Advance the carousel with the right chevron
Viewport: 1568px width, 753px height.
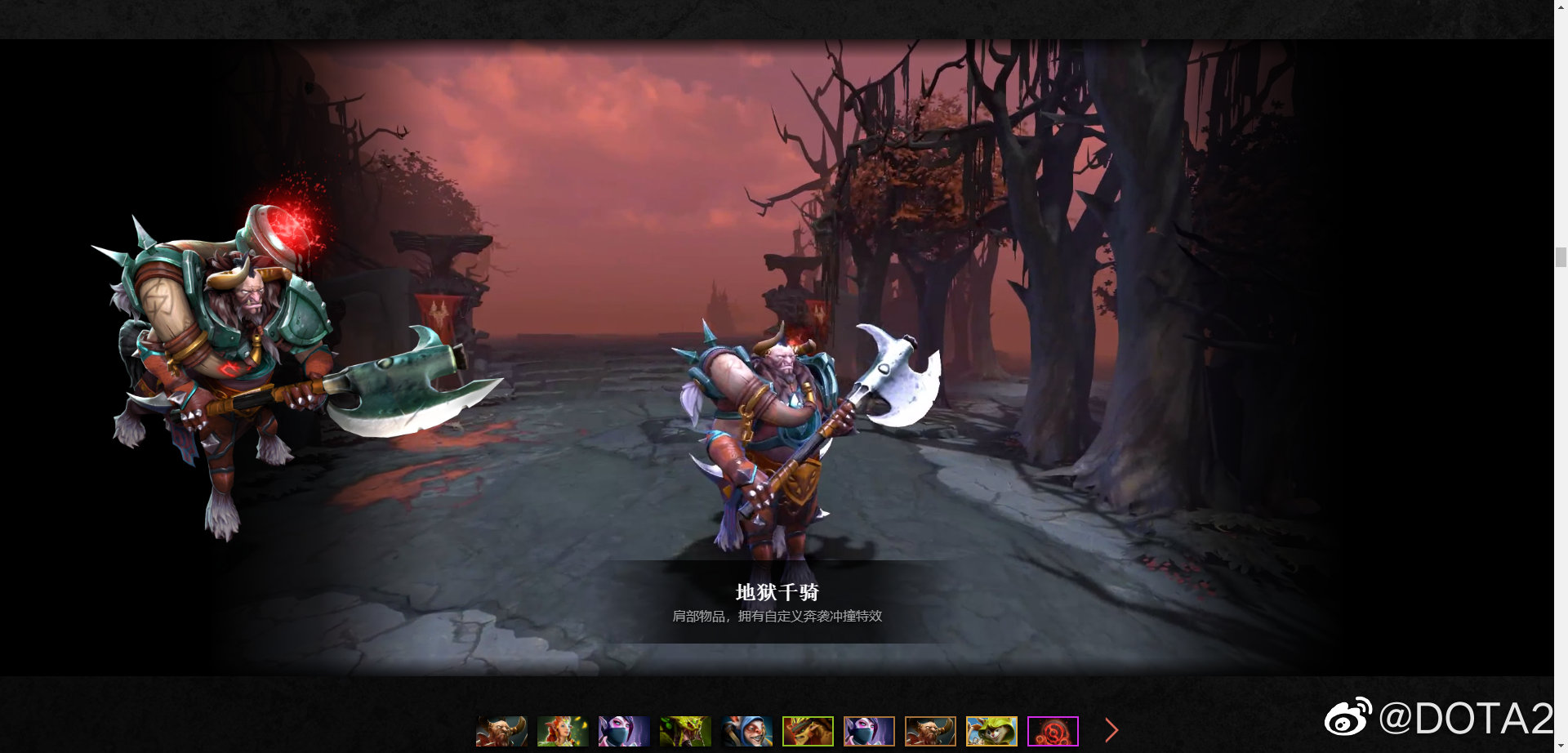tap(1111, 729)
